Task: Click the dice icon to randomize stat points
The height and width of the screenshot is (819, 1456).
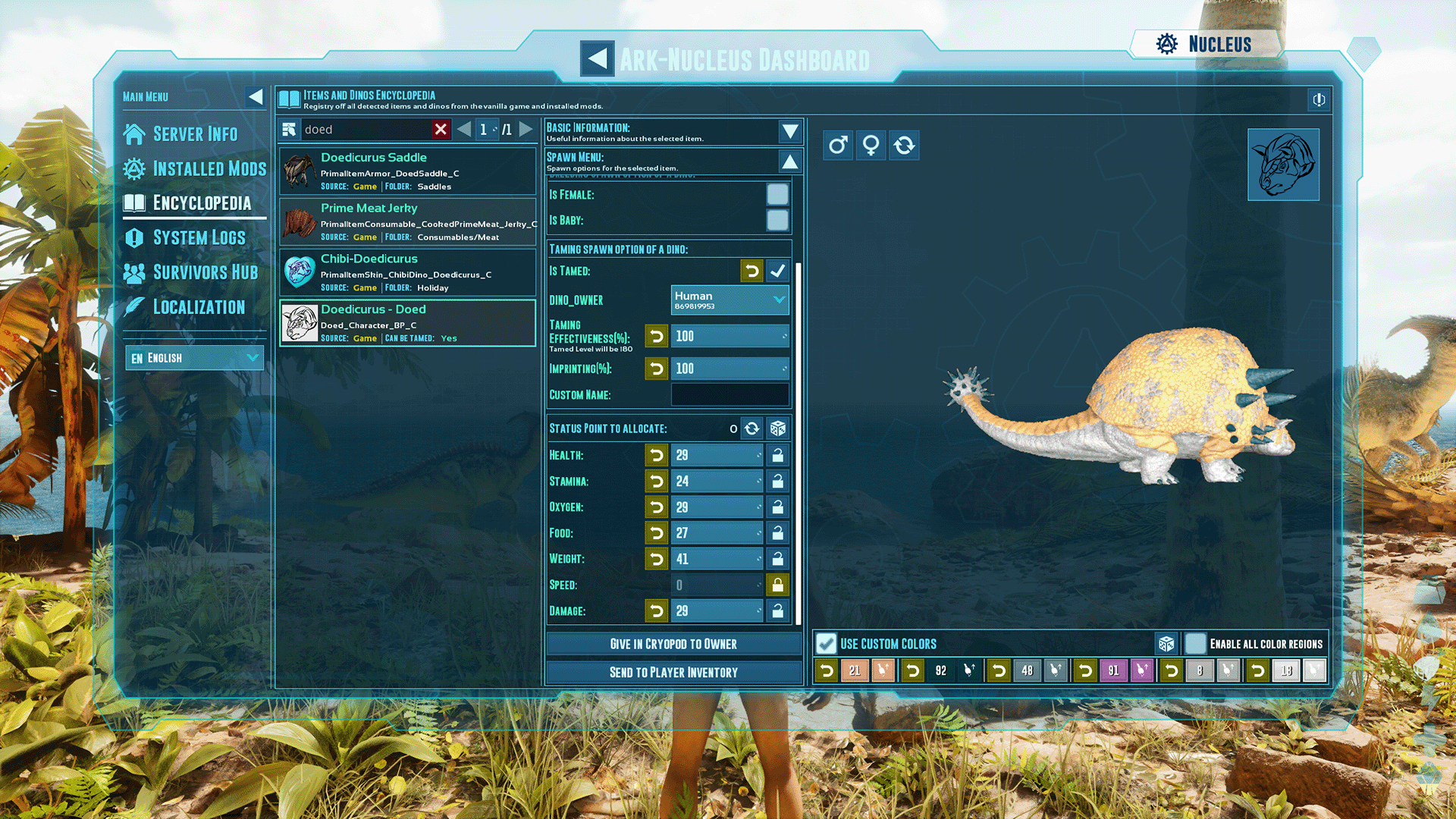Action: 777,428
